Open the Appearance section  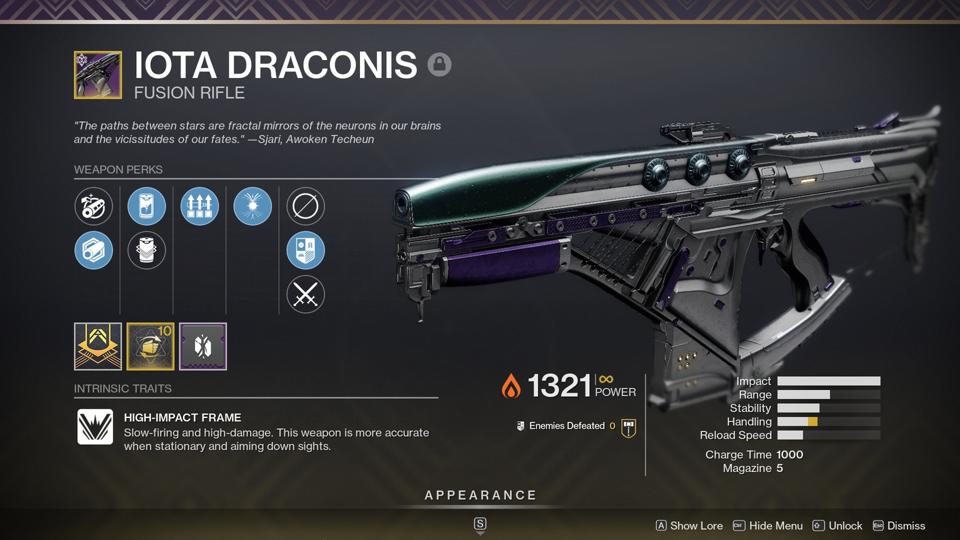pos(480,495)
